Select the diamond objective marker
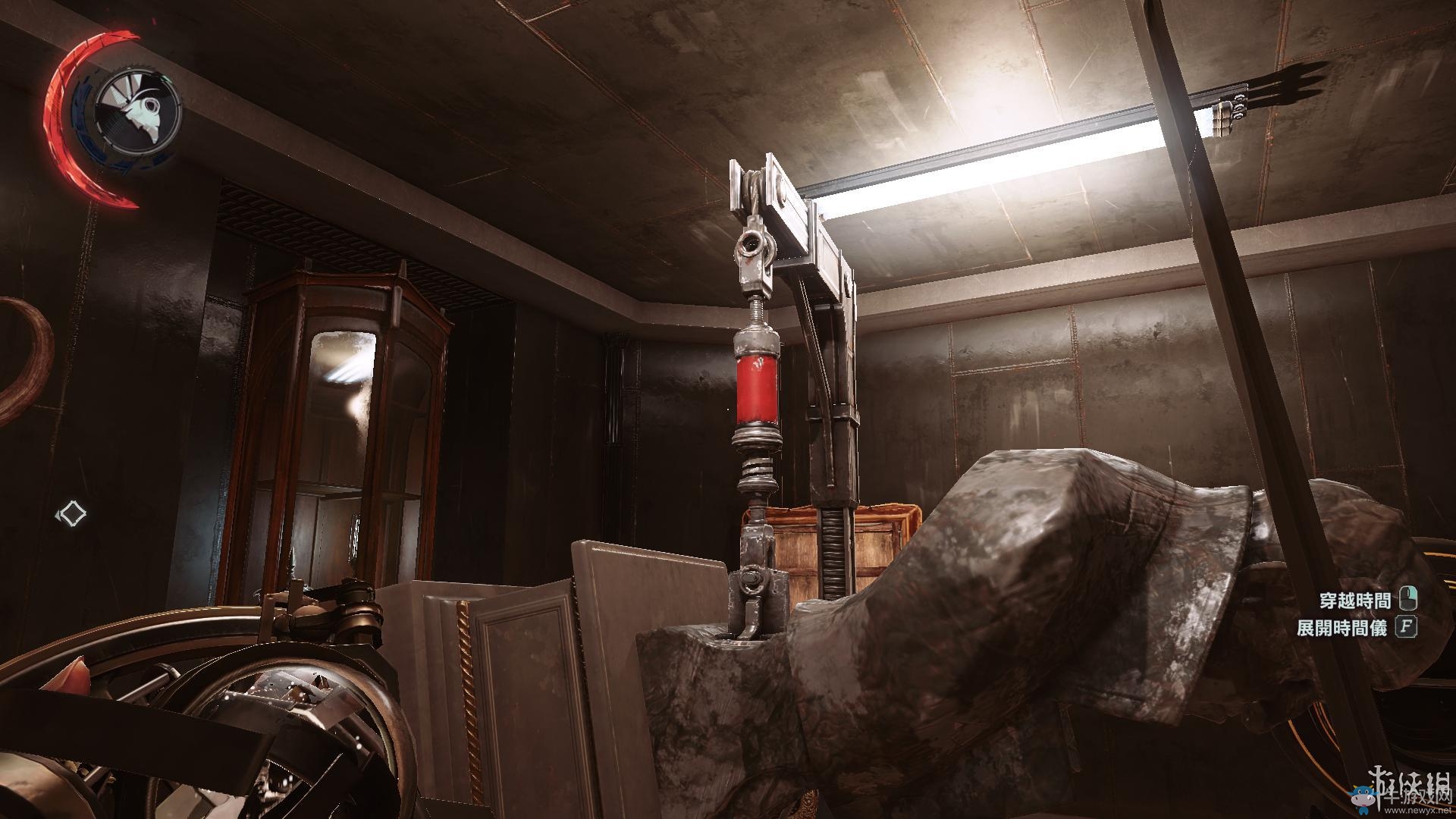This screenshot has height=819, width=1456. (73, 513)
